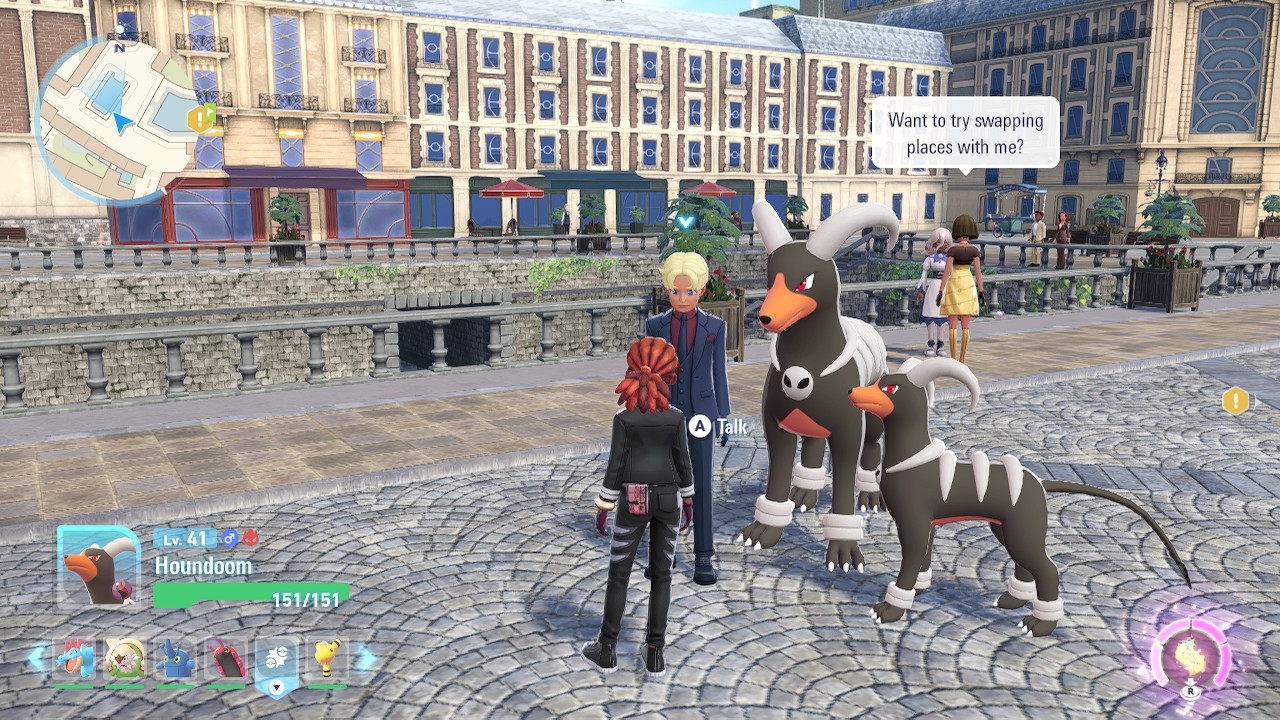Choose Feraligatr from the party bar
Viewport: 1280px width, 720px height.
[74, 659]
